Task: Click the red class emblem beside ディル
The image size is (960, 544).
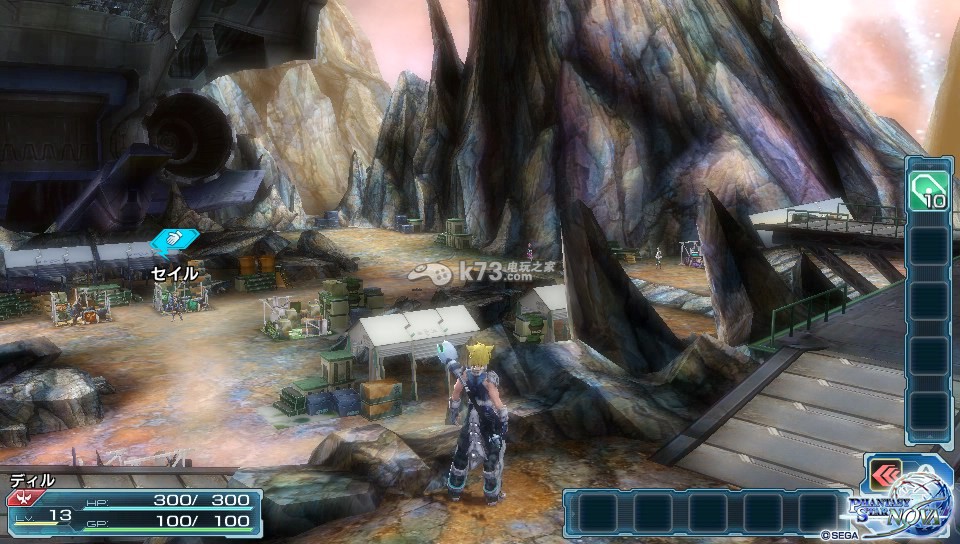Action: [x=17, y=497]
